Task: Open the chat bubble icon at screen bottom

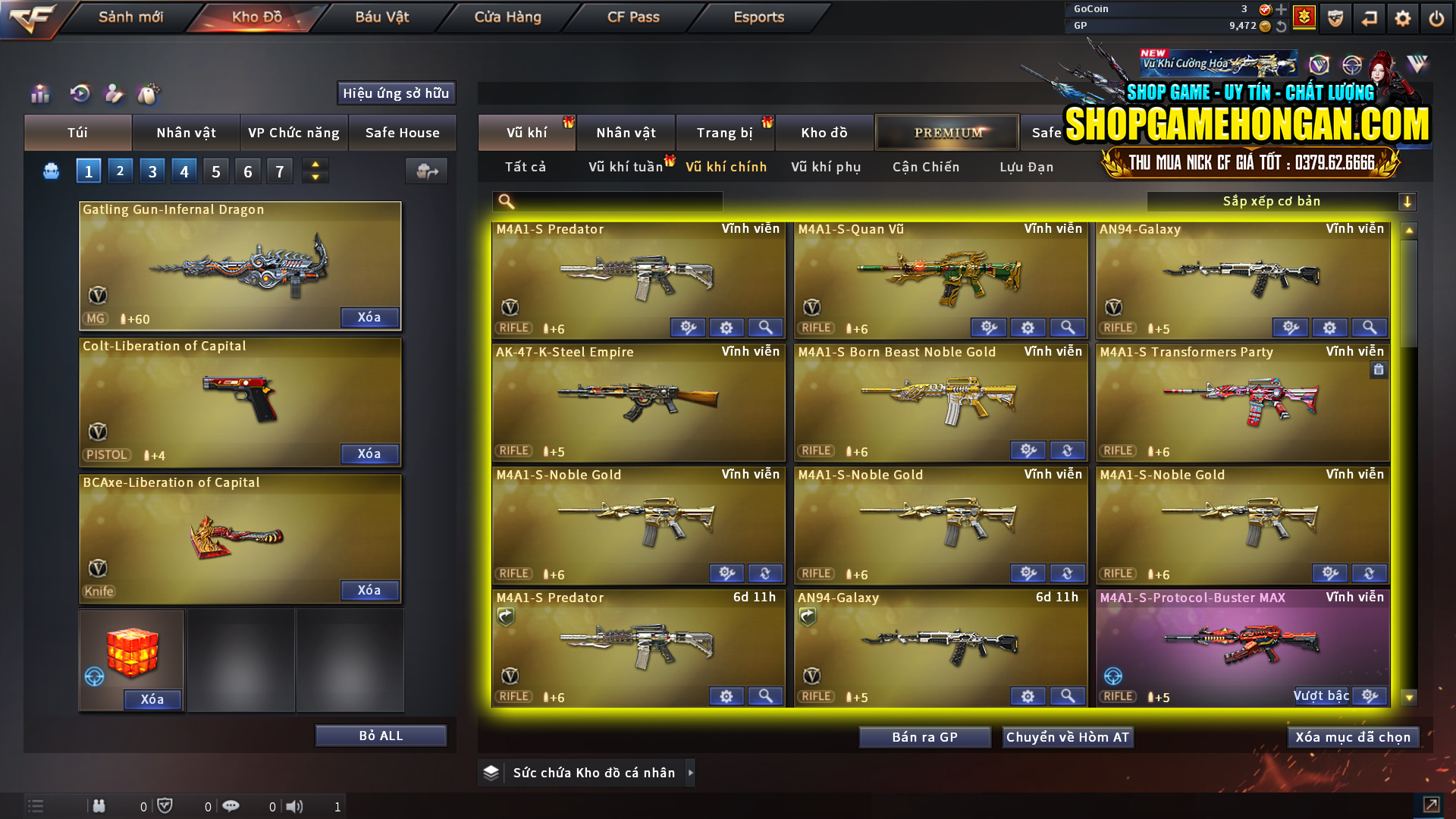Action: (231, 806)
